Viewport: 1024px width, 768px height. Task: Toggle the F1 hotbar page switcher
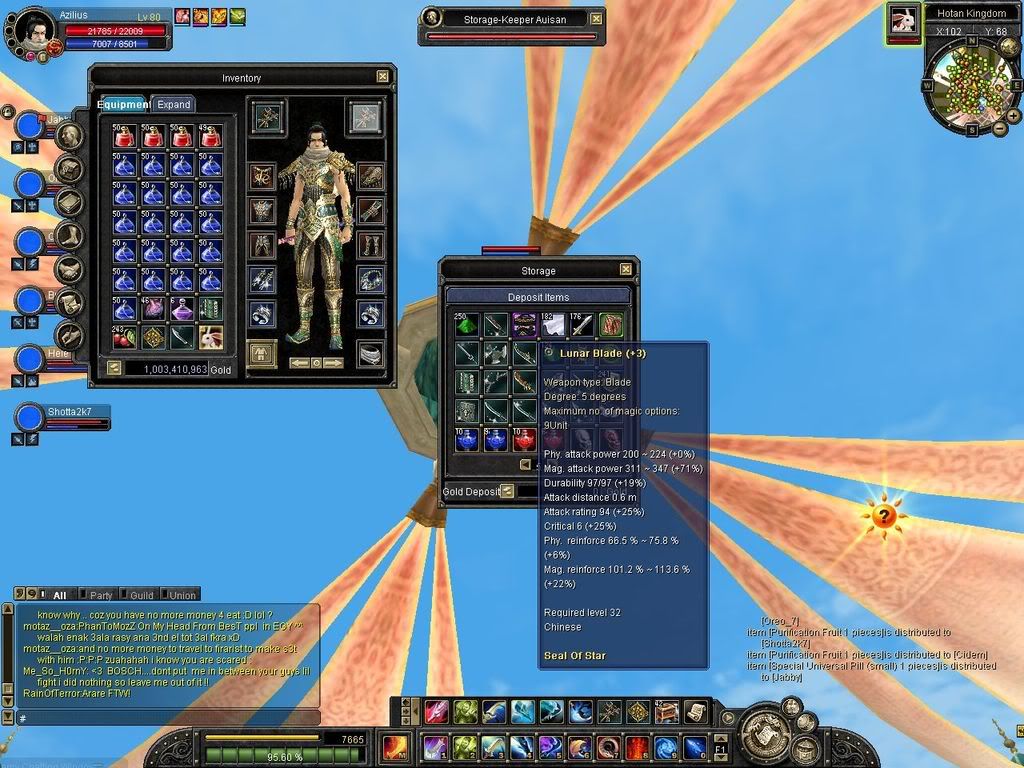(x=721, y=748)
